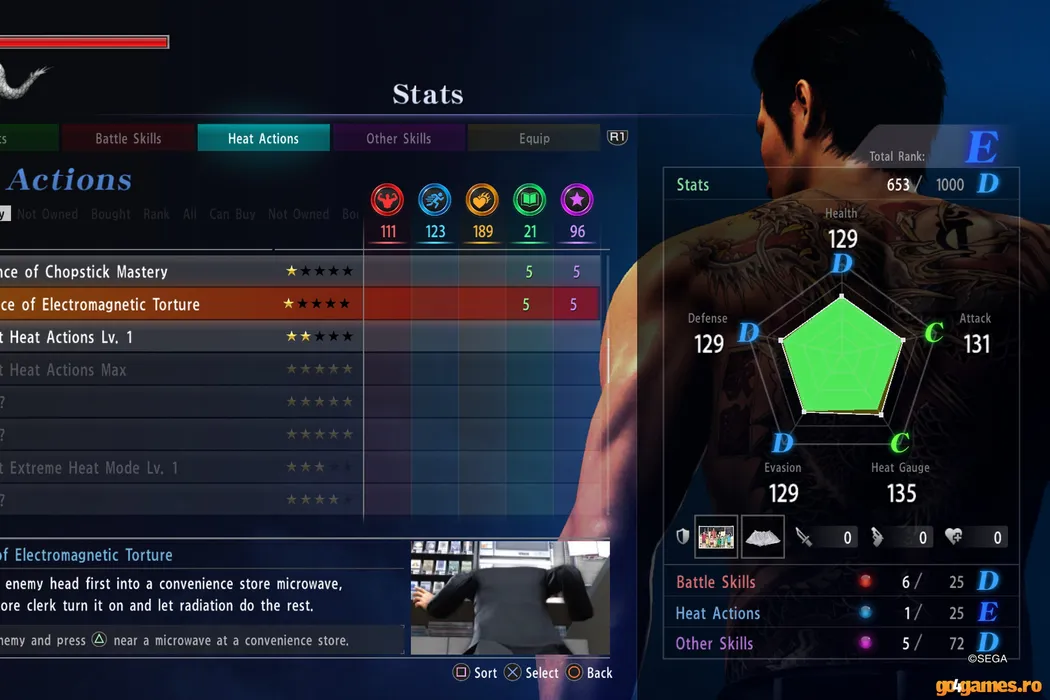Select the greyed Heat Actions Max row
The height and width of the screenshot is (700, 1050).
pyautogui.click(x=180, y=370)
